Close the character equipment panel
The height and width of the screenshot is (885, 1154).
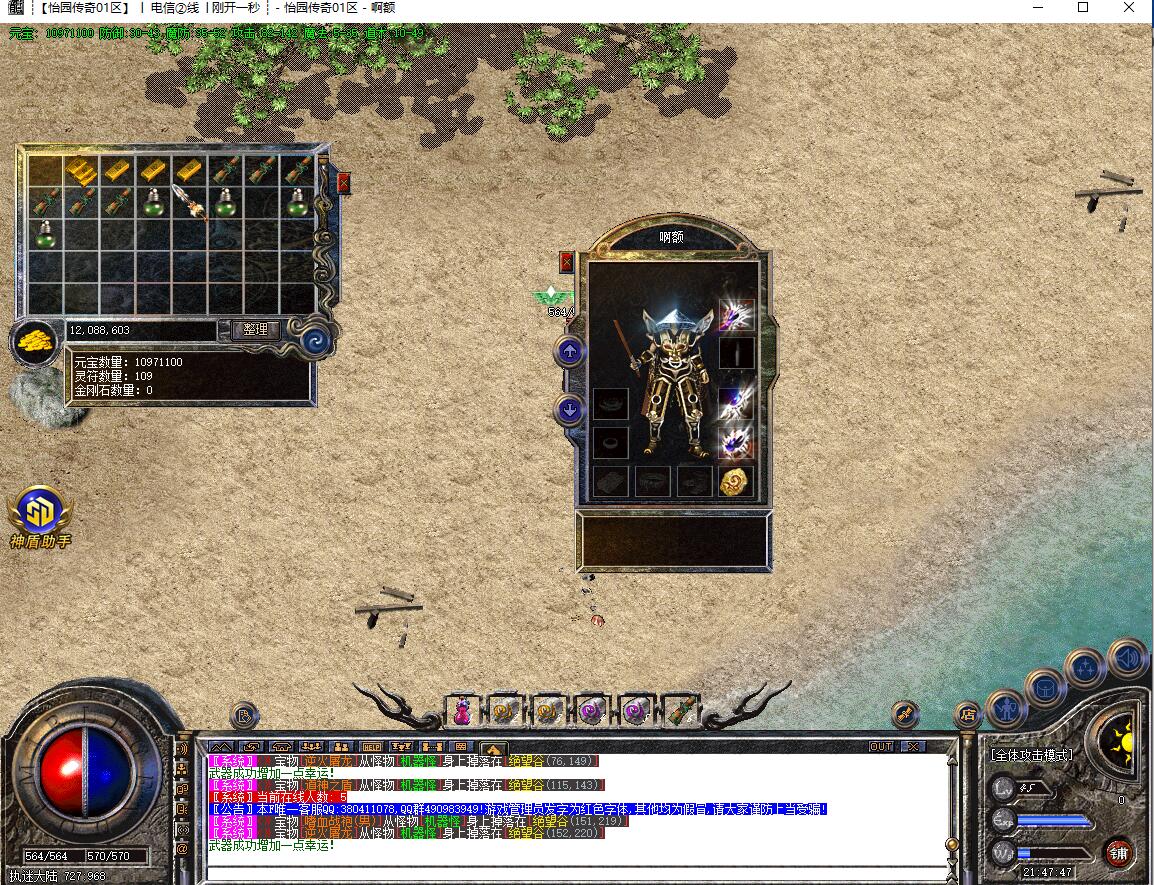click(x=567, y=262)
